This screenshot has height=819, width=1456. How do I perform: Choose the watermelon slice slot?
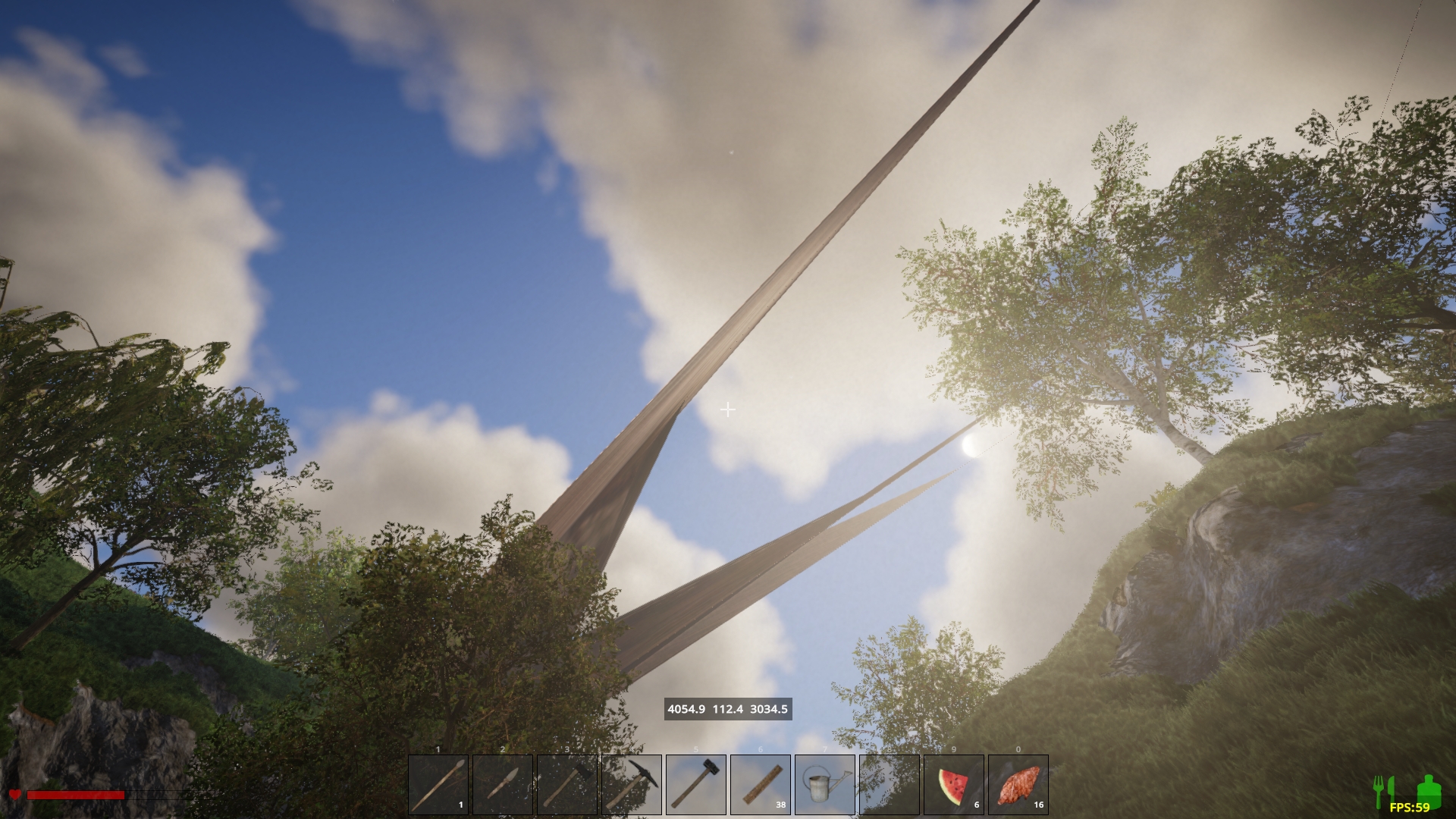[x=954, y=784]
